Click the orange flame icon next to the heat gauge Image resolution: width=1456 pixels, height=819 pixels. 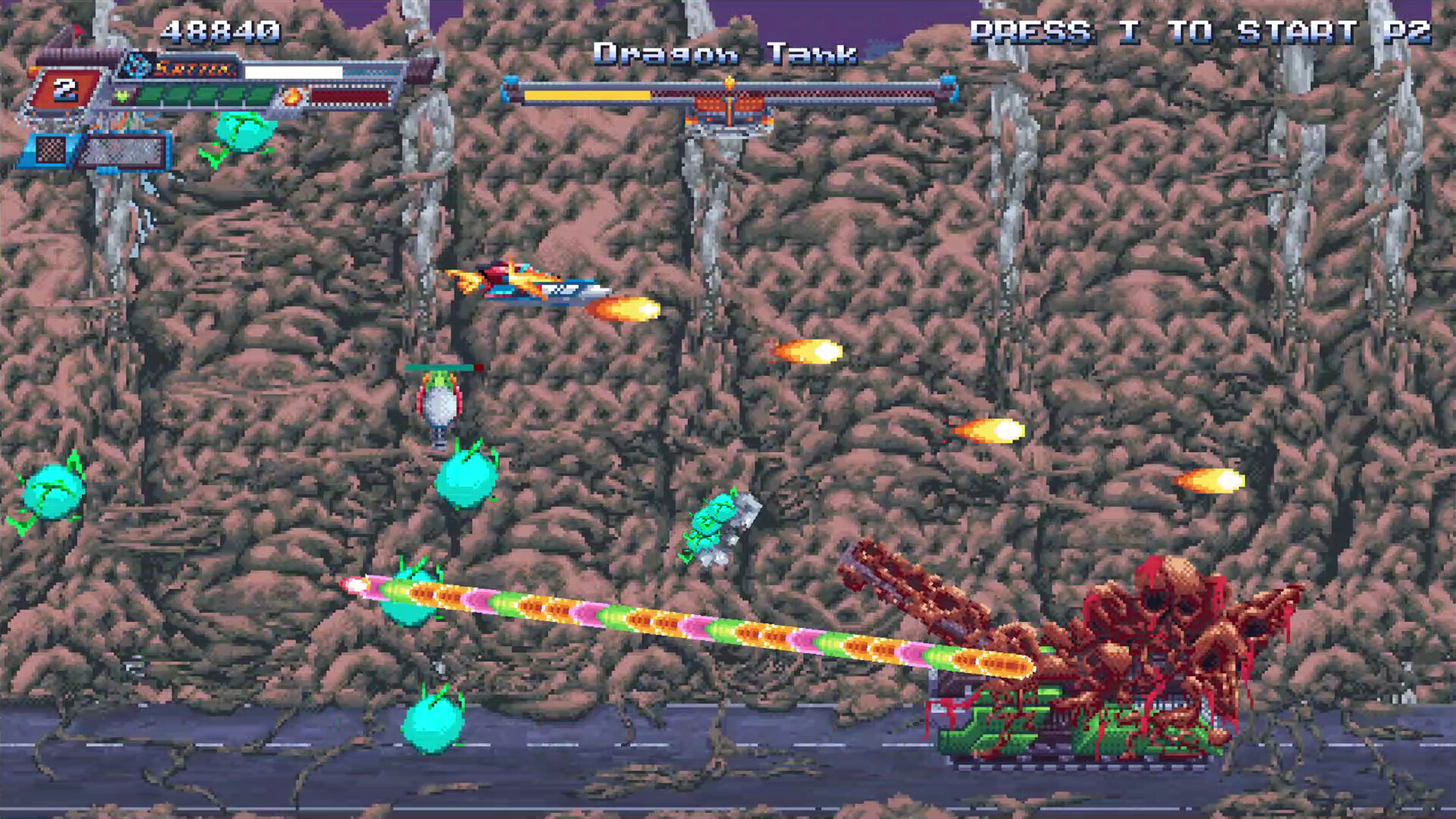click(293, 96)
